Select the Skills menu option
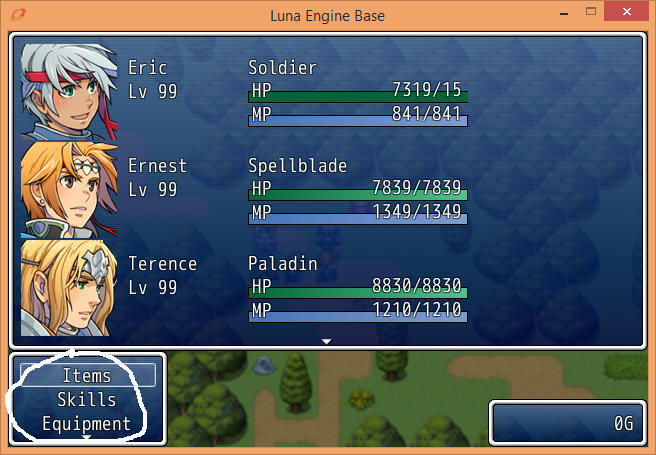This screenshot has height=455, width=656. [x=87, y=400]
